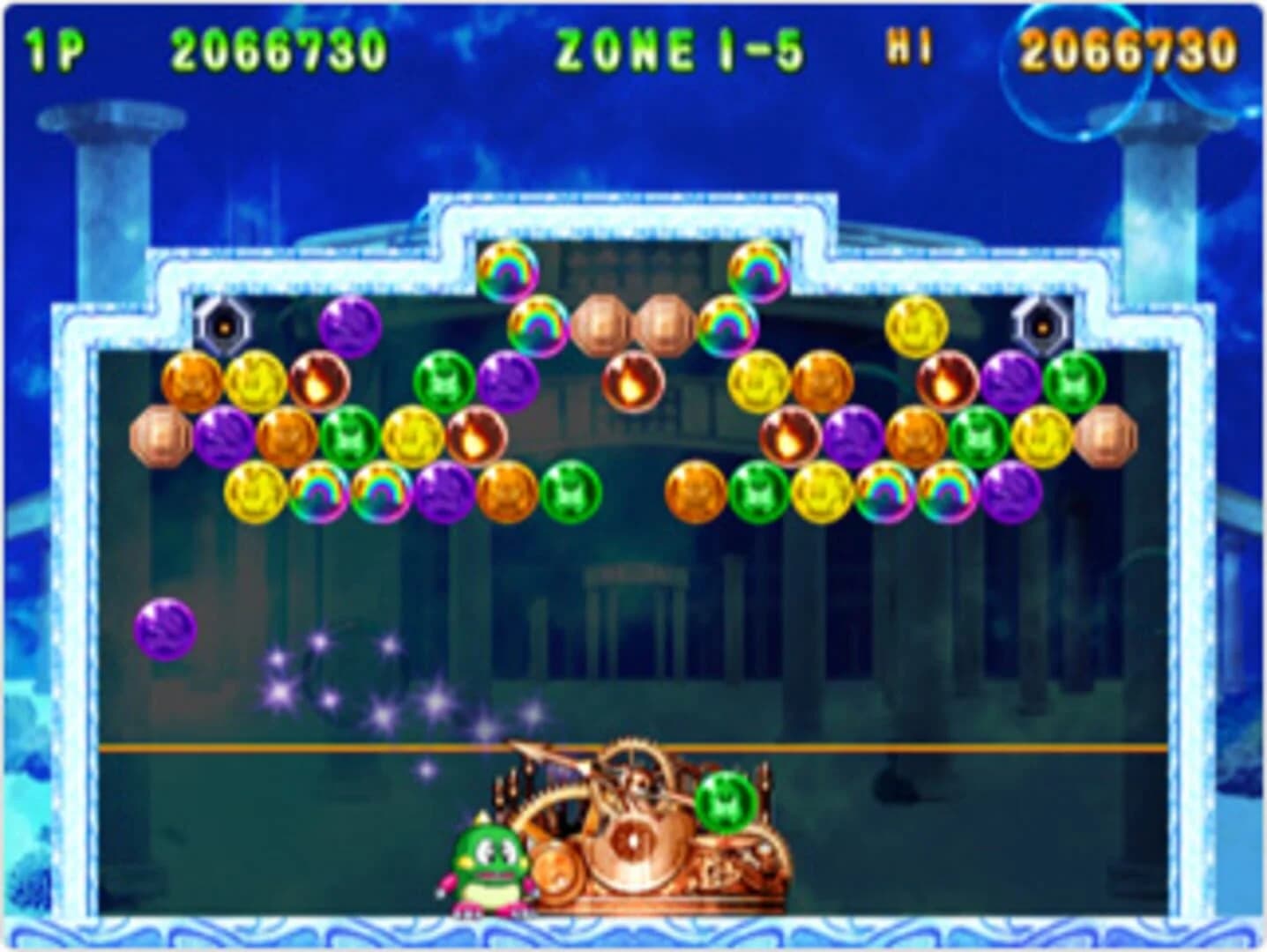Click the HI score value 2066730
Viewport: 1267px width, 952px height.
tap(1129, 48)
